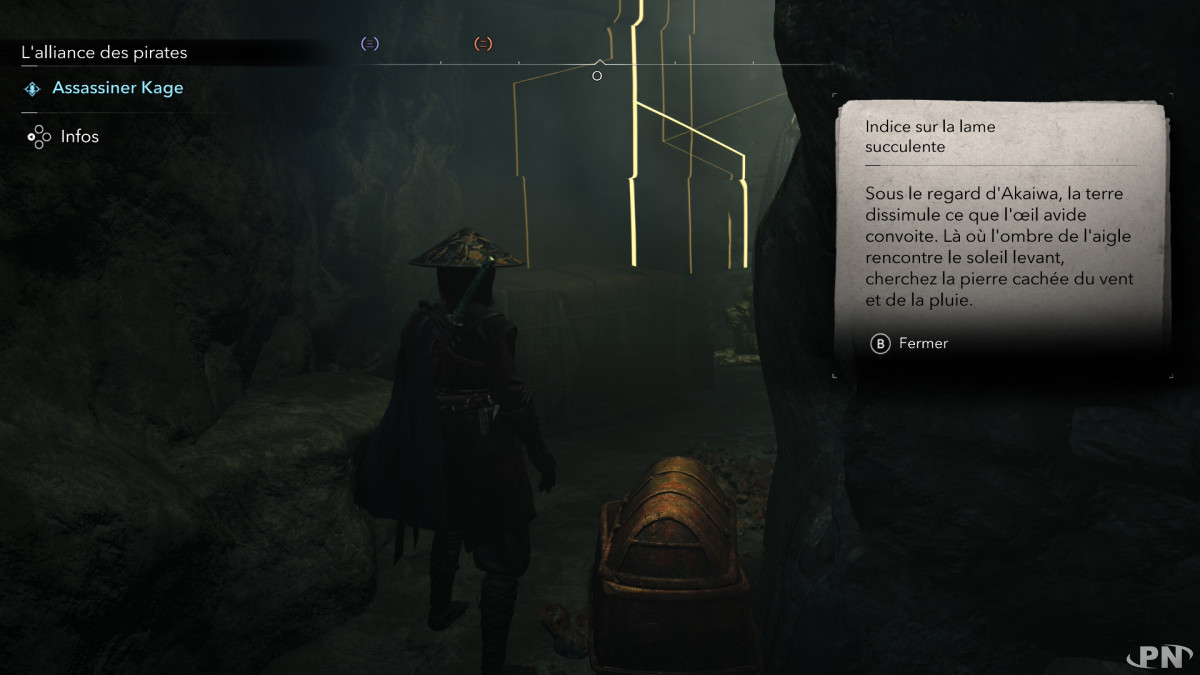This screenshot has height=675, width=1200.
Task: Open the Infos entry
Action: (x=79, y=136)
